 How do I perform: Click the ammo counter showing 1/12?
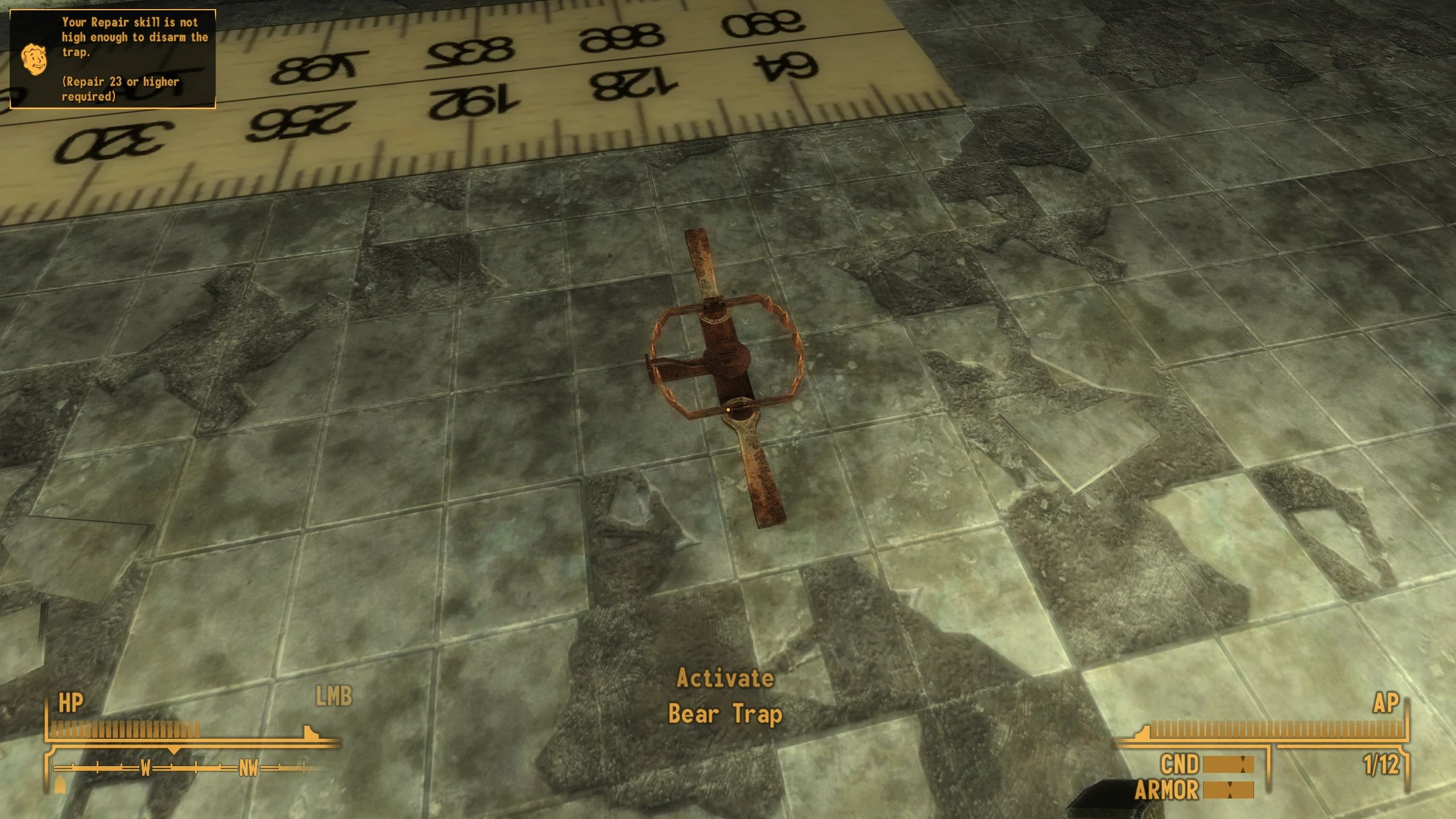click(x=1383, y=764)
